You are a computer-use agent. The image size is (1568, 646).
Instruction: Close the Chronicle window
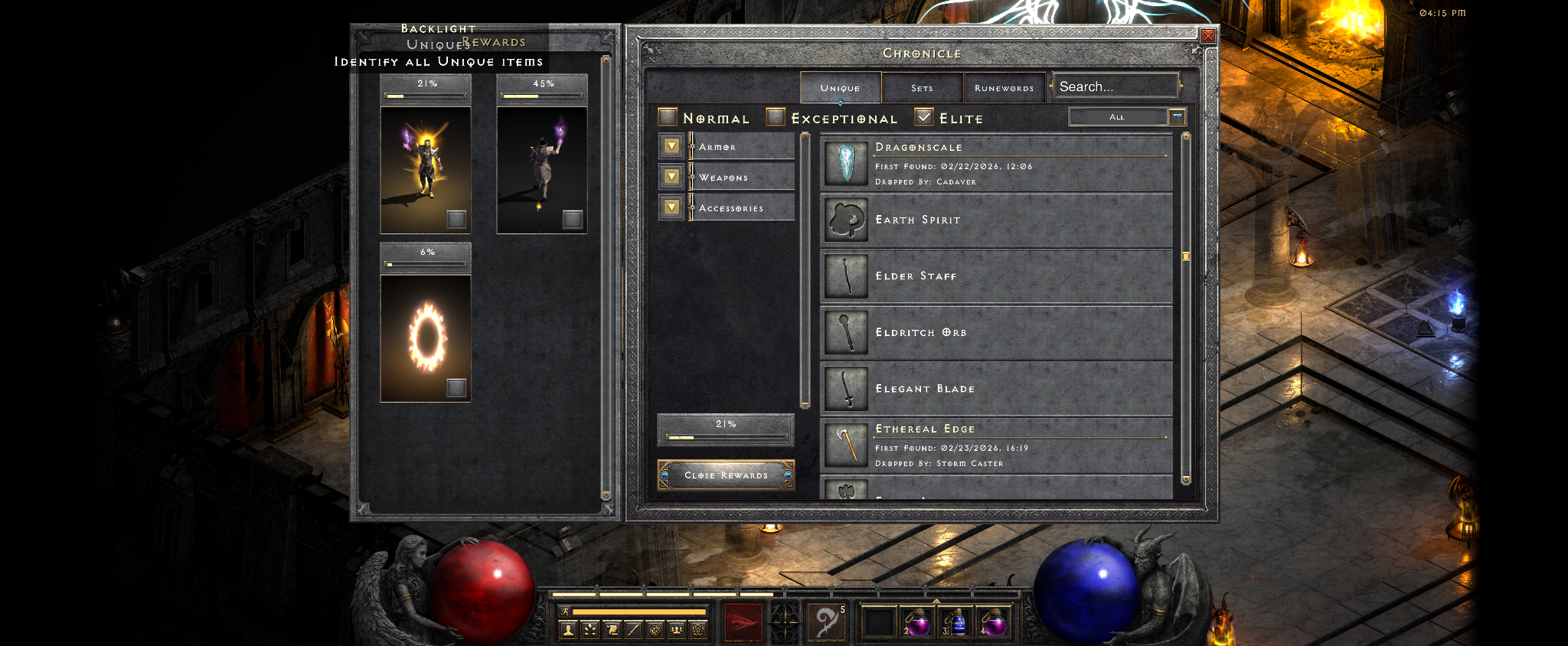pyautogui.click(x=1207, y=36)
